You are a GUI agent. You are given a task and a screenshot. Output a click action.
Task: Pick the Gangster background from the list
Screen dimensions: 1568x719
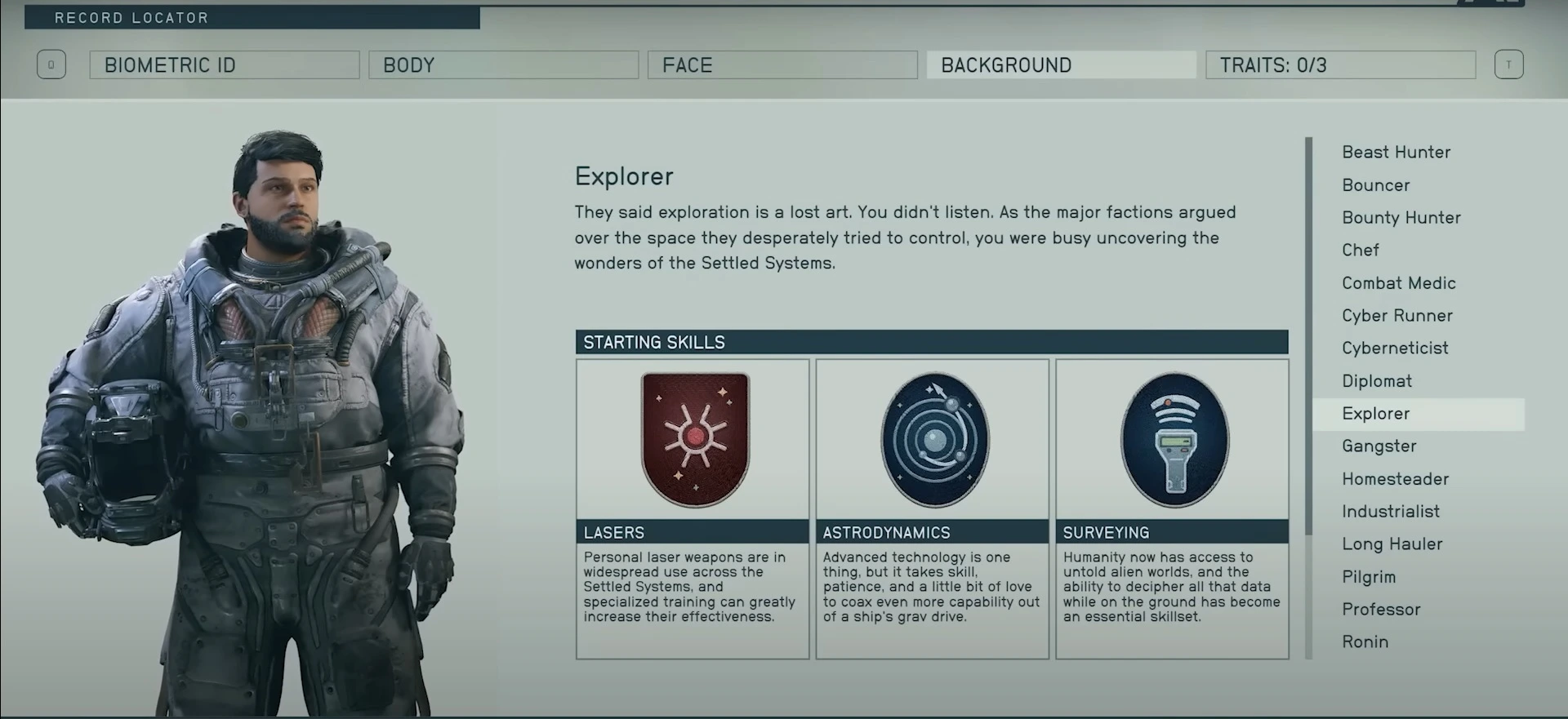click(x=1379, y=446)
